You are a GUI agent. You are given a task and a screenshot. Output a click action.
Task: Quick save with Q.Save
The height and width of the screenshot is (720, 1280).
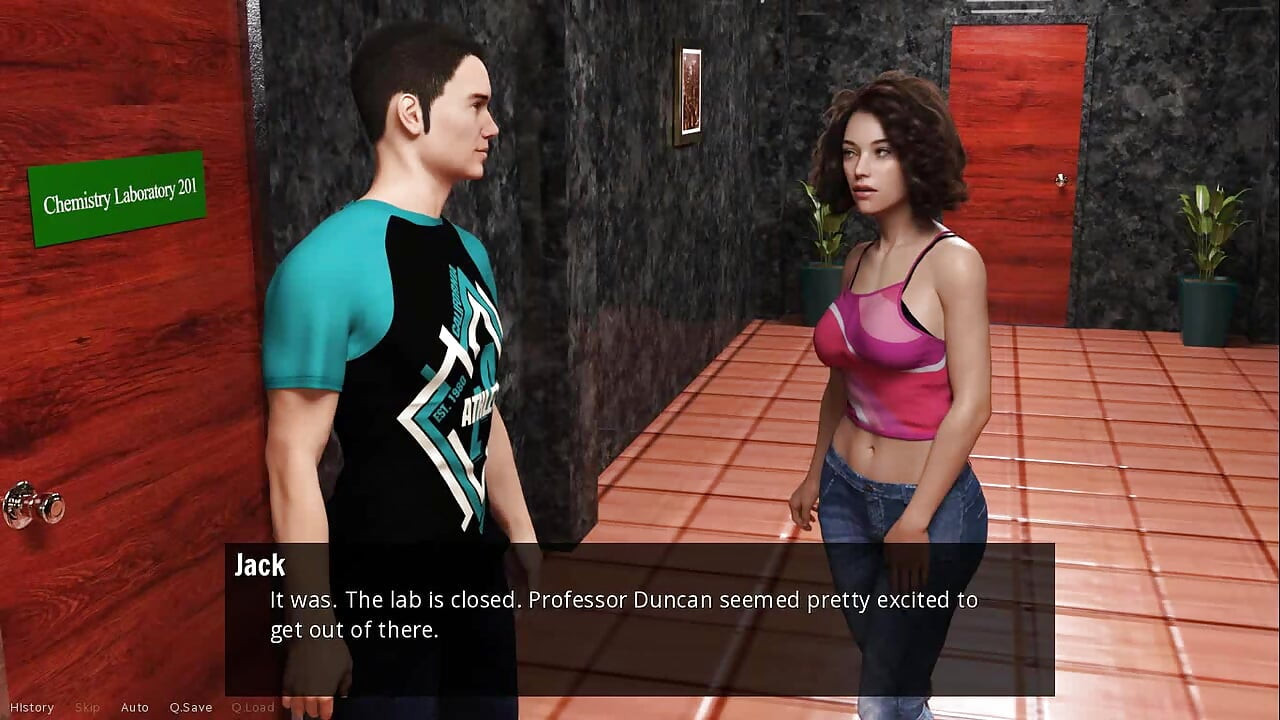point(191,707)
